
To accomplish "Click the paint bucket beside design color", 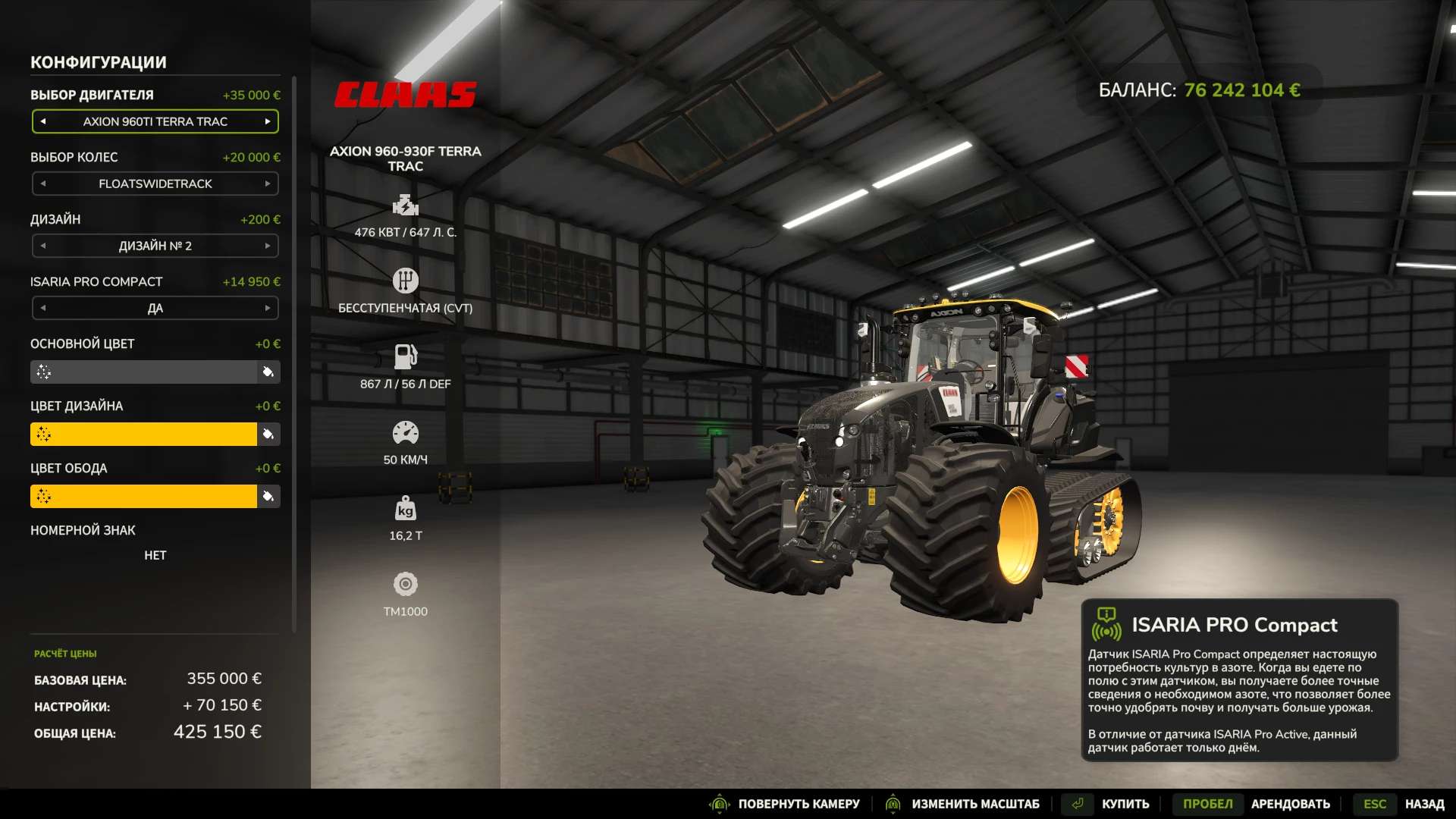I will (x=268, y=435).
